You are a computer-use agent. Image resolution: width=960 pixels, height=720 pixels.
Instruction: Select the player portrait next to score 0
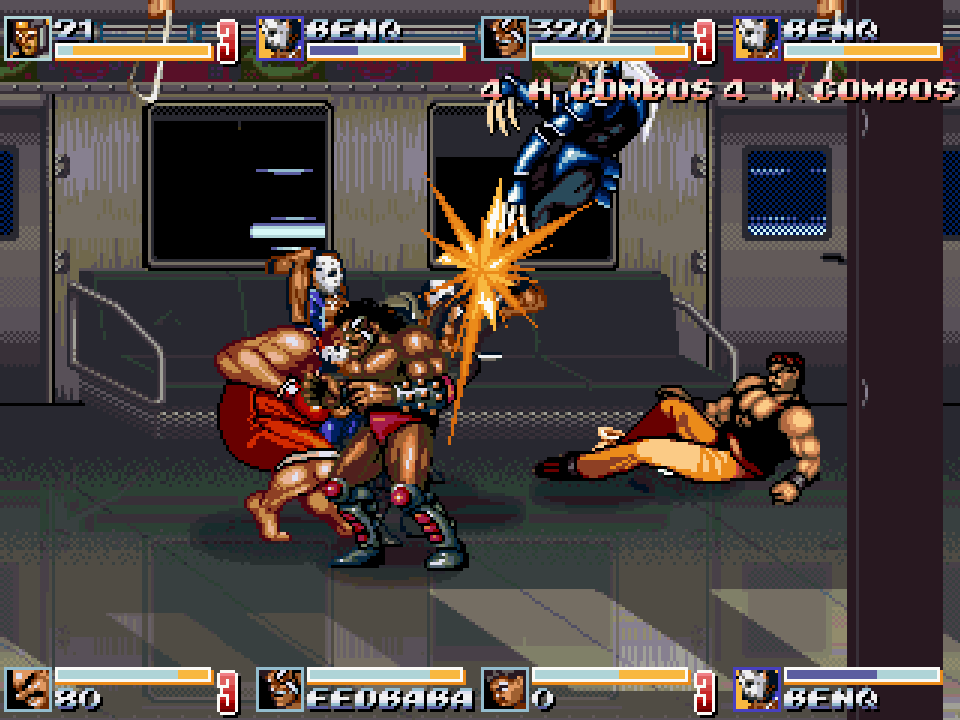[504, 689]
